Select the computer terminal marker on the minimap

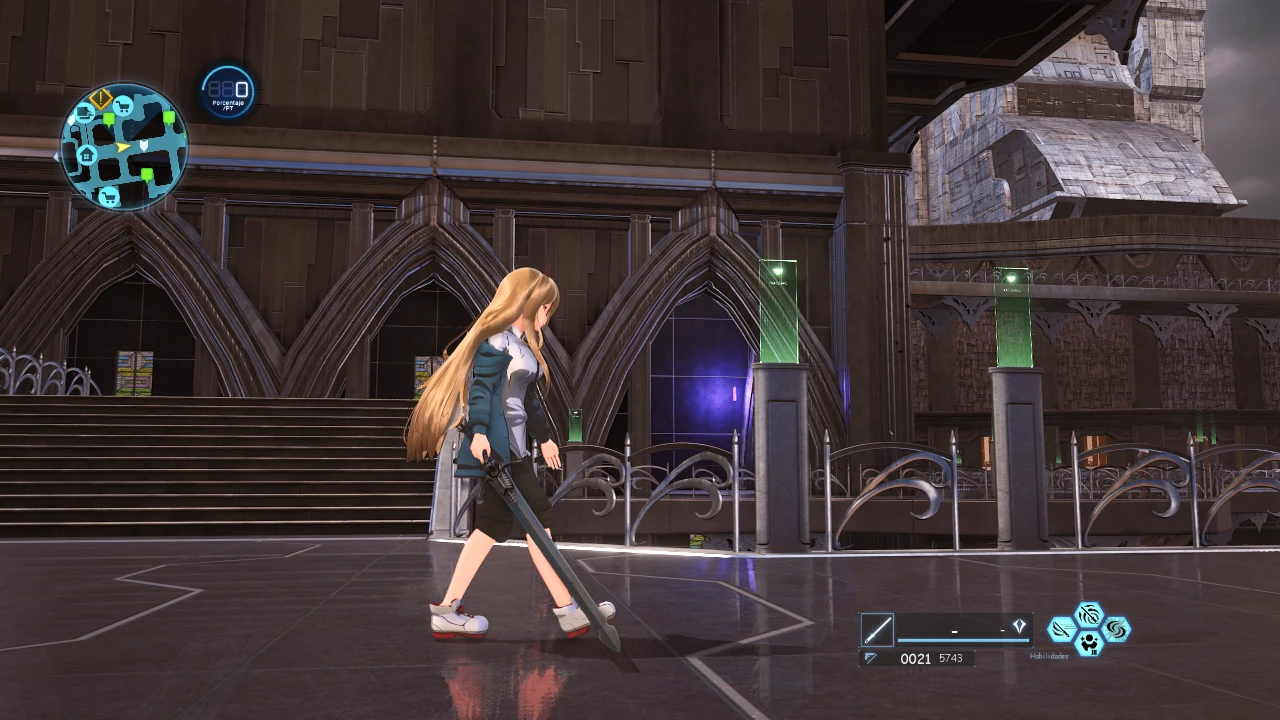tap(84, 113)
